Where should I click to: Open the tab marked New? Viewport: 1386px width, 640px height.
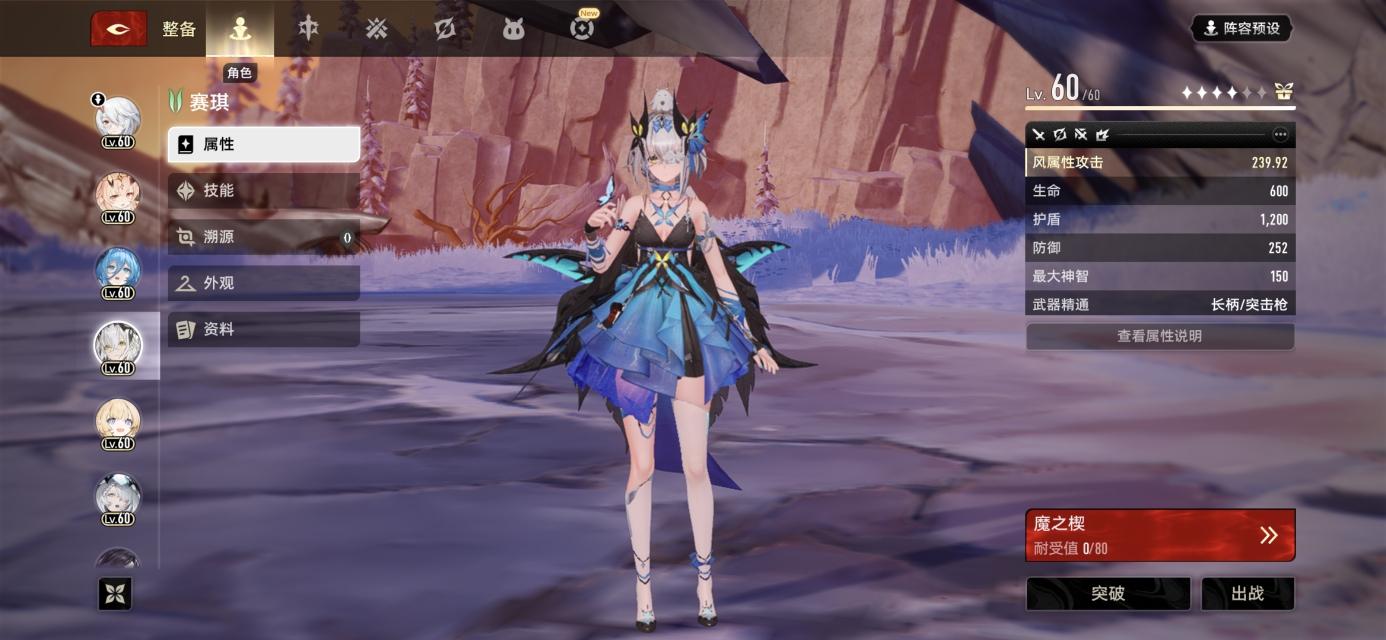tap(581, 28)
